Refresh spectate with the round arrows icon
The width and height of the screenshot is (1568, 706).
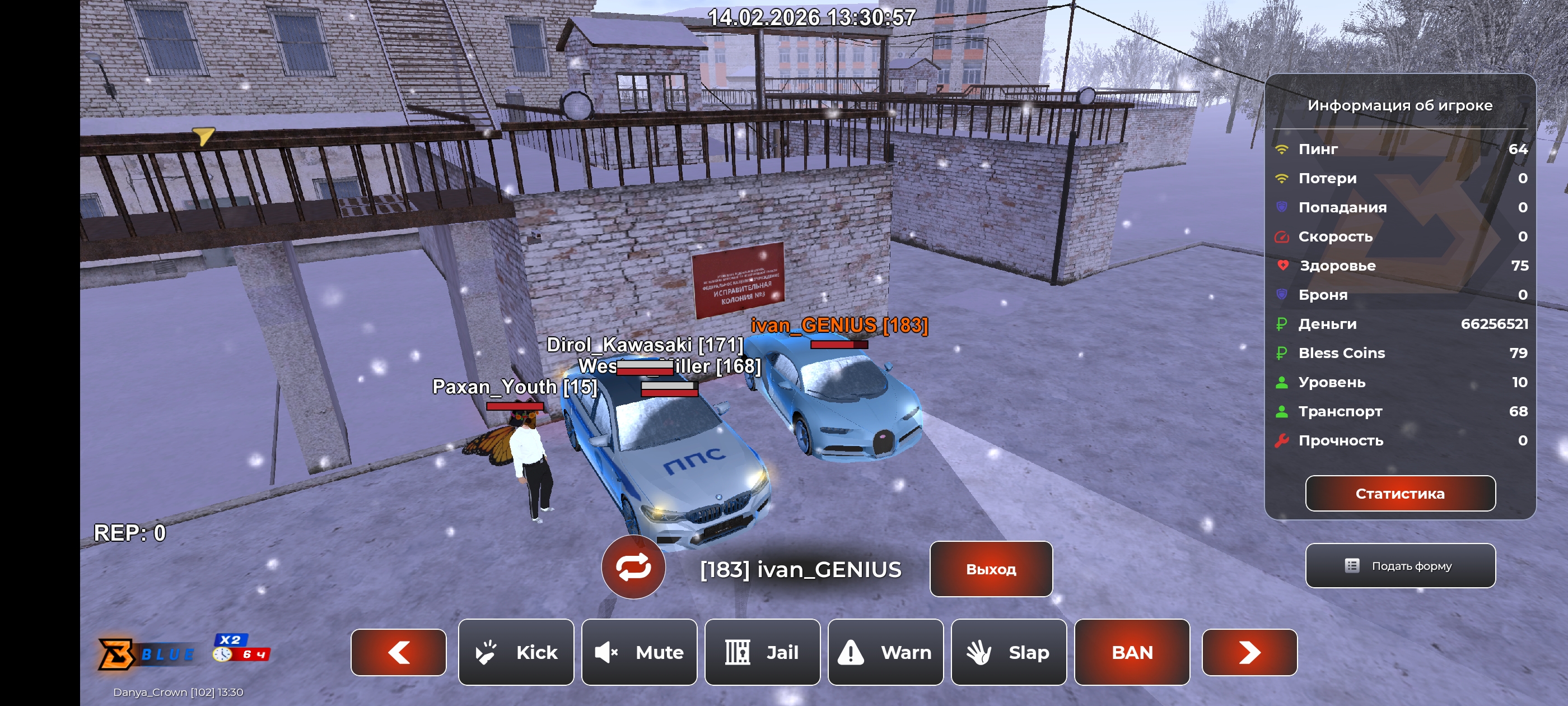tap(633, 567)
